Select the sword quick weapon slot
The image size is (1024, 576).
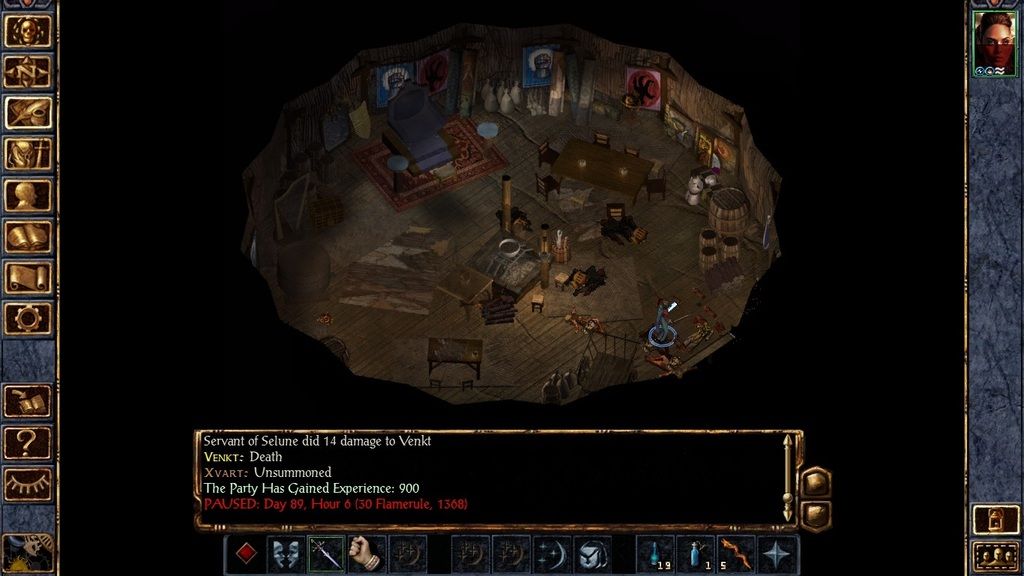coord(326,554)
